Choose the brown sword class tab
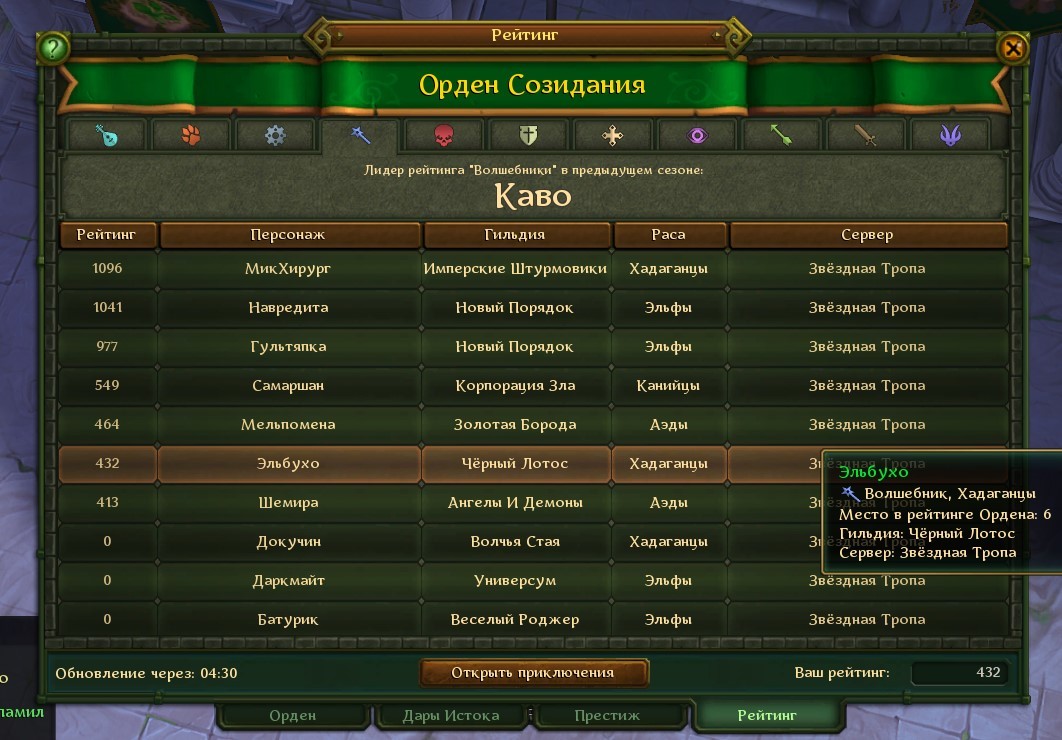The width and height of the screenshot is (1062, 740). point(865,135)
